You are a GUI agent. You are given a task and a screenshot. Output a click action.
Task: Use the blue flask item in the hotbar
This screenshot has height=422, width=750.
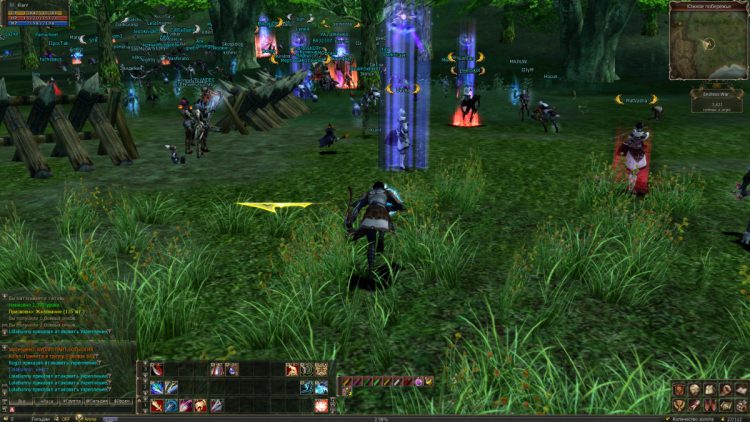(231, 370)
